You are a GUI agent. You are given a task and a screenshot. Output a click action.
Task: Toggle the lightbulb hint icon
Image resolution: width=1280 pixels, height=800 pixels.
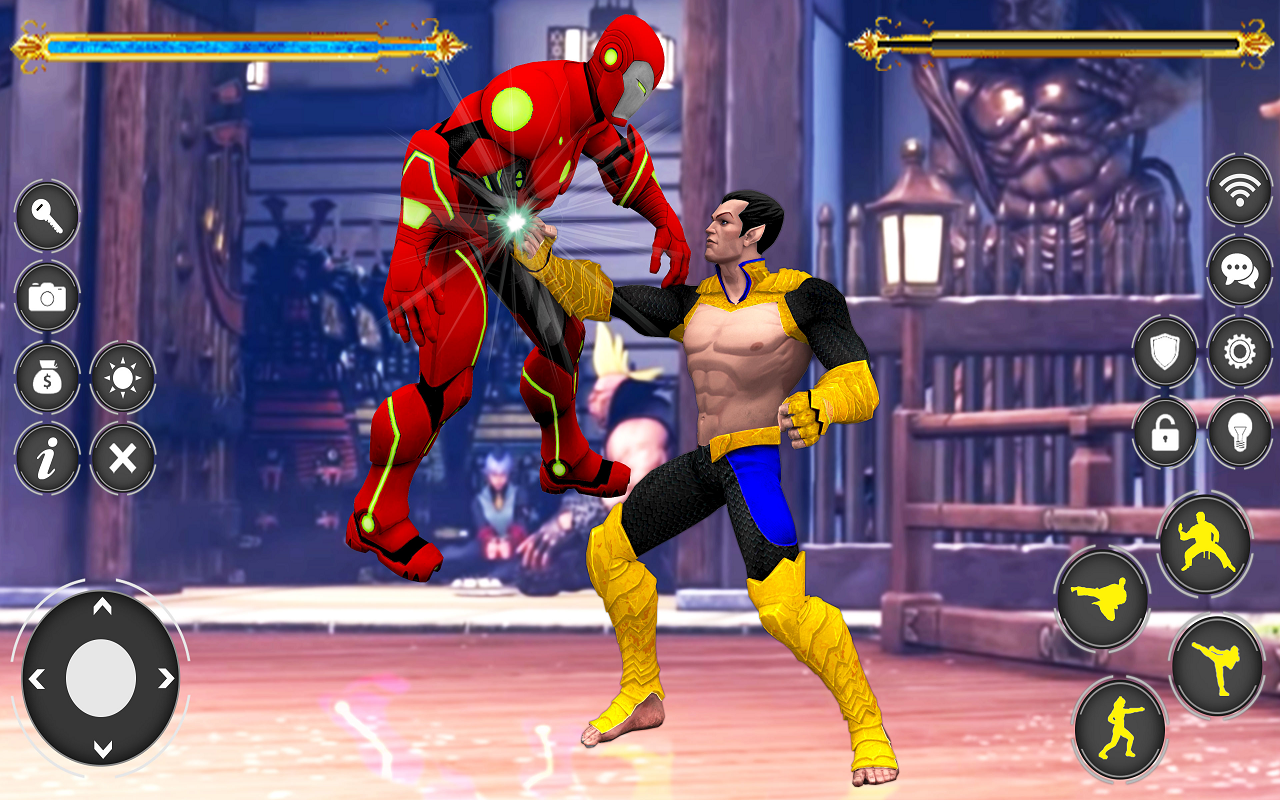pyautogui.click(x=1238, y=430)
